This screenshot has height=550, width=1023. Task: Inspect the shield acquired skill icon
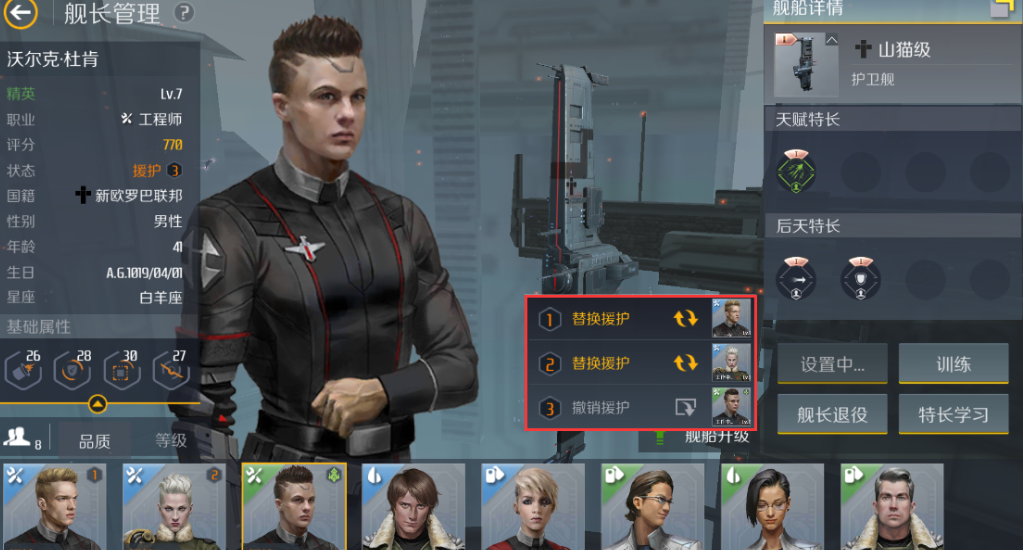861,279
